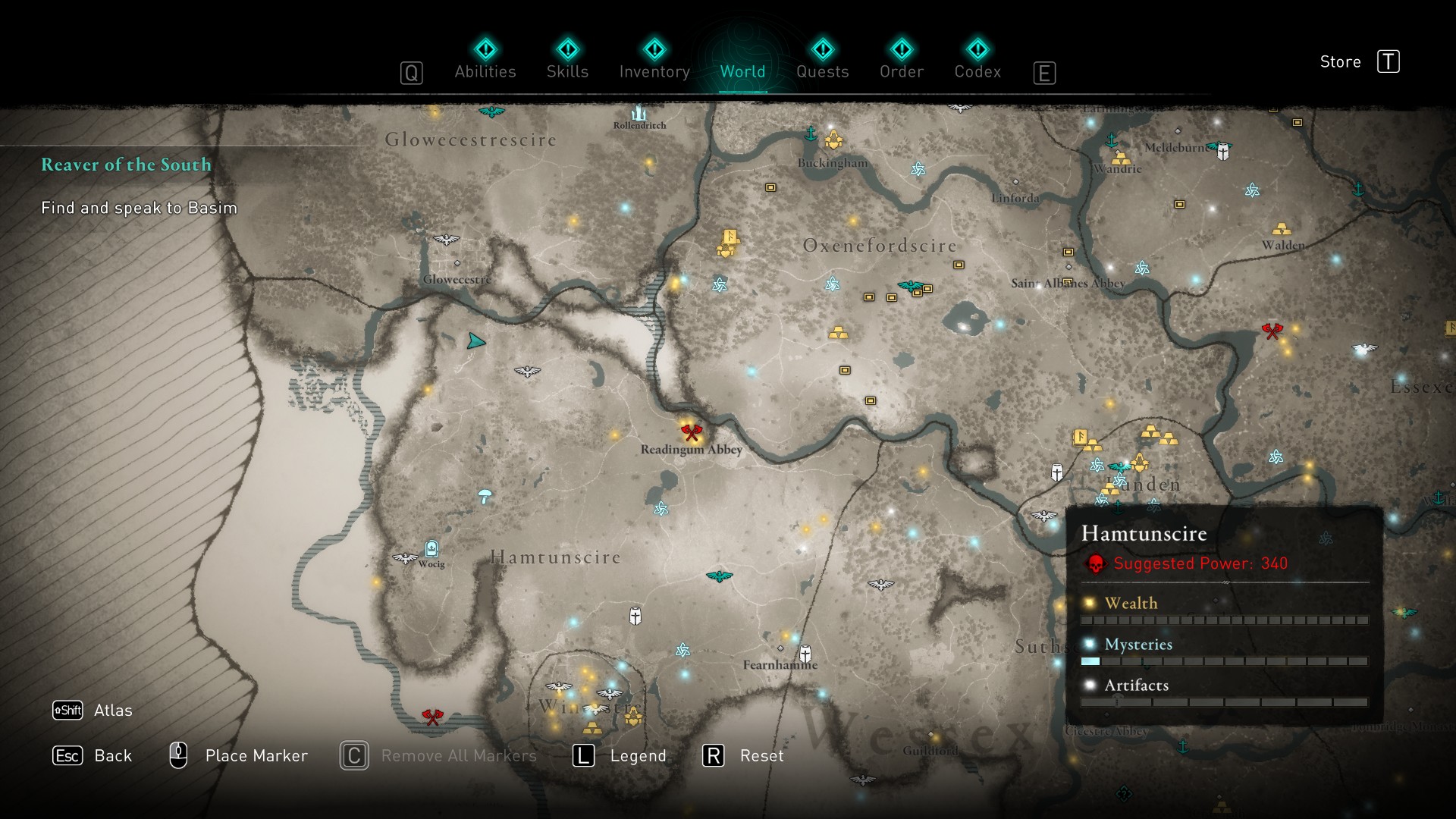Viewport: 1456px width, 819px height.
Task: Select the Reaver of the South quest tracker
Action: pos(126,165)
